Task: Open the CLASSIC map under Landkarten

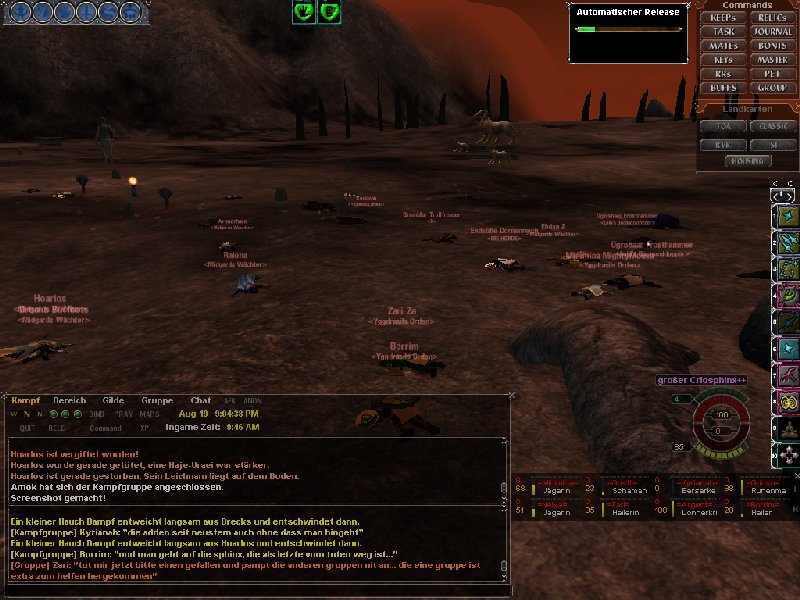Action: tap(772, 127)
